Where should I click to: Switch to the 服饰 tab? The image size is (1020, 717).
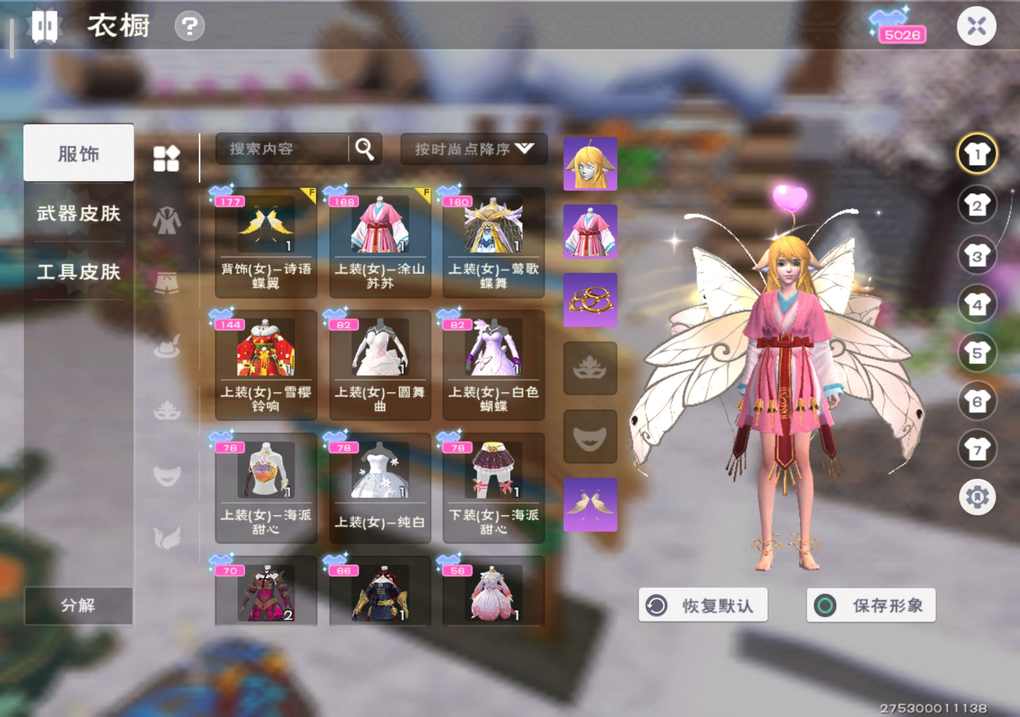point(79,153)
